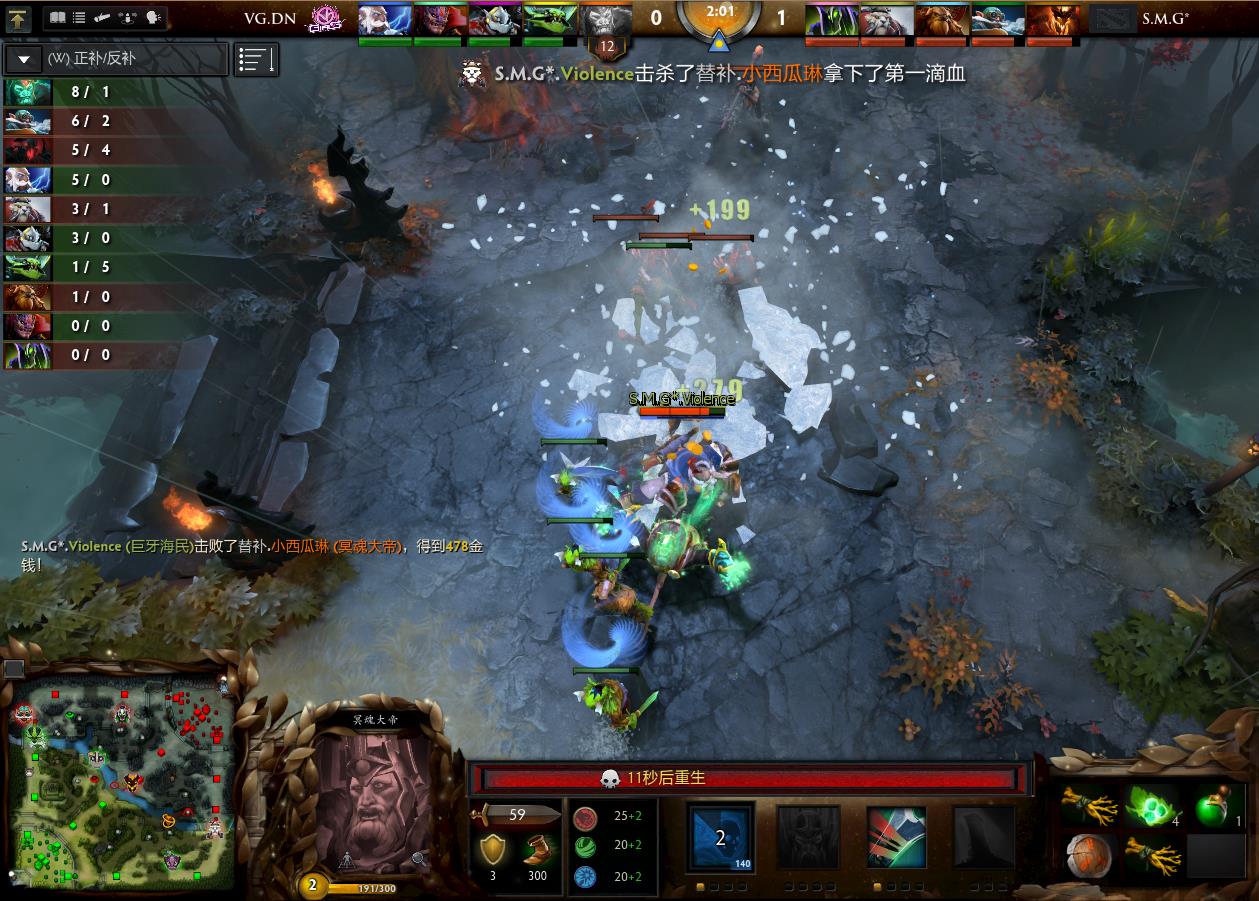
Task: Click the Stout Shield inventory slot
Action: click(1089, 856)
